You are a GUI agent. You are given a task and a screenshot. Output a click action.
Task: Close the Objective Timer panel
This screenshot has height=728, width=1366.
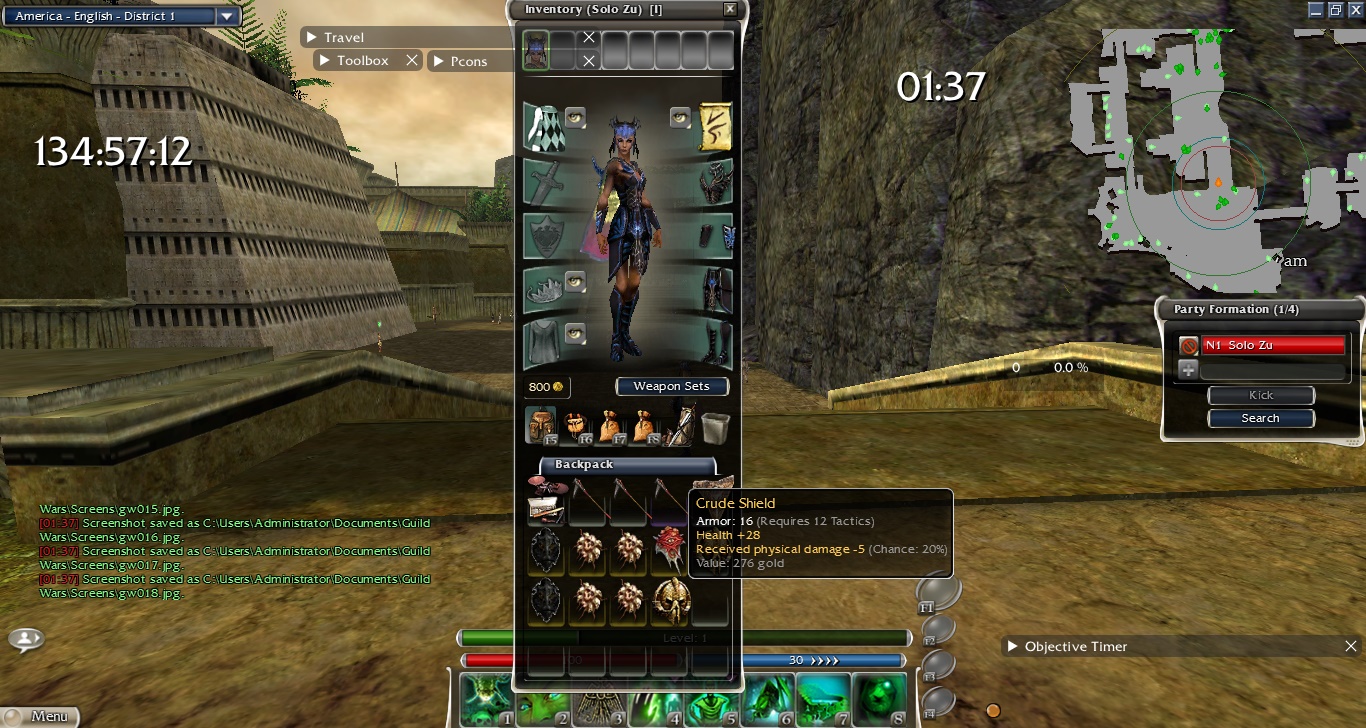click(x=1351, y=647)
